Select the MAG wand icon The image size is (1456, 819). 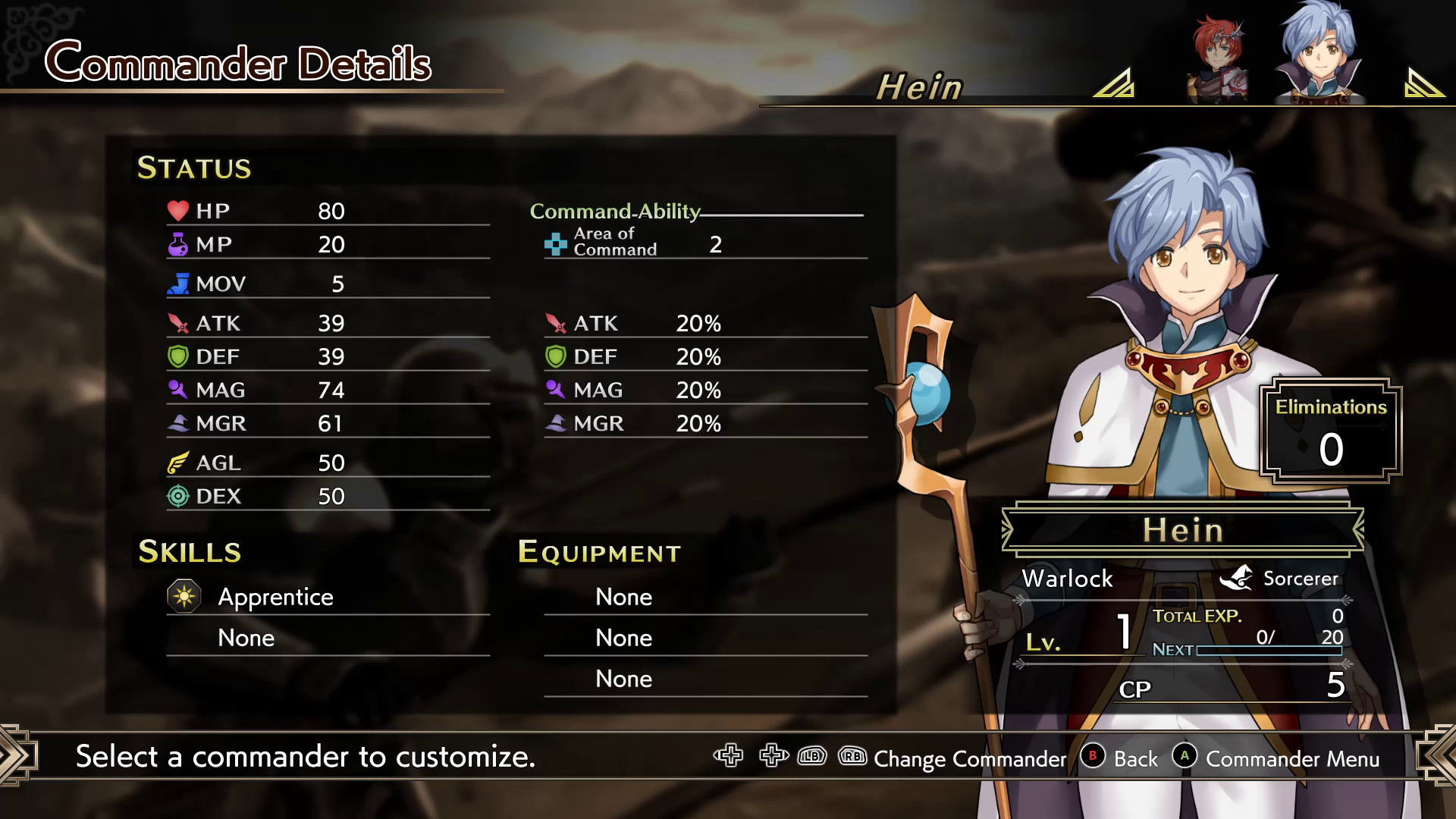(177, 389)
